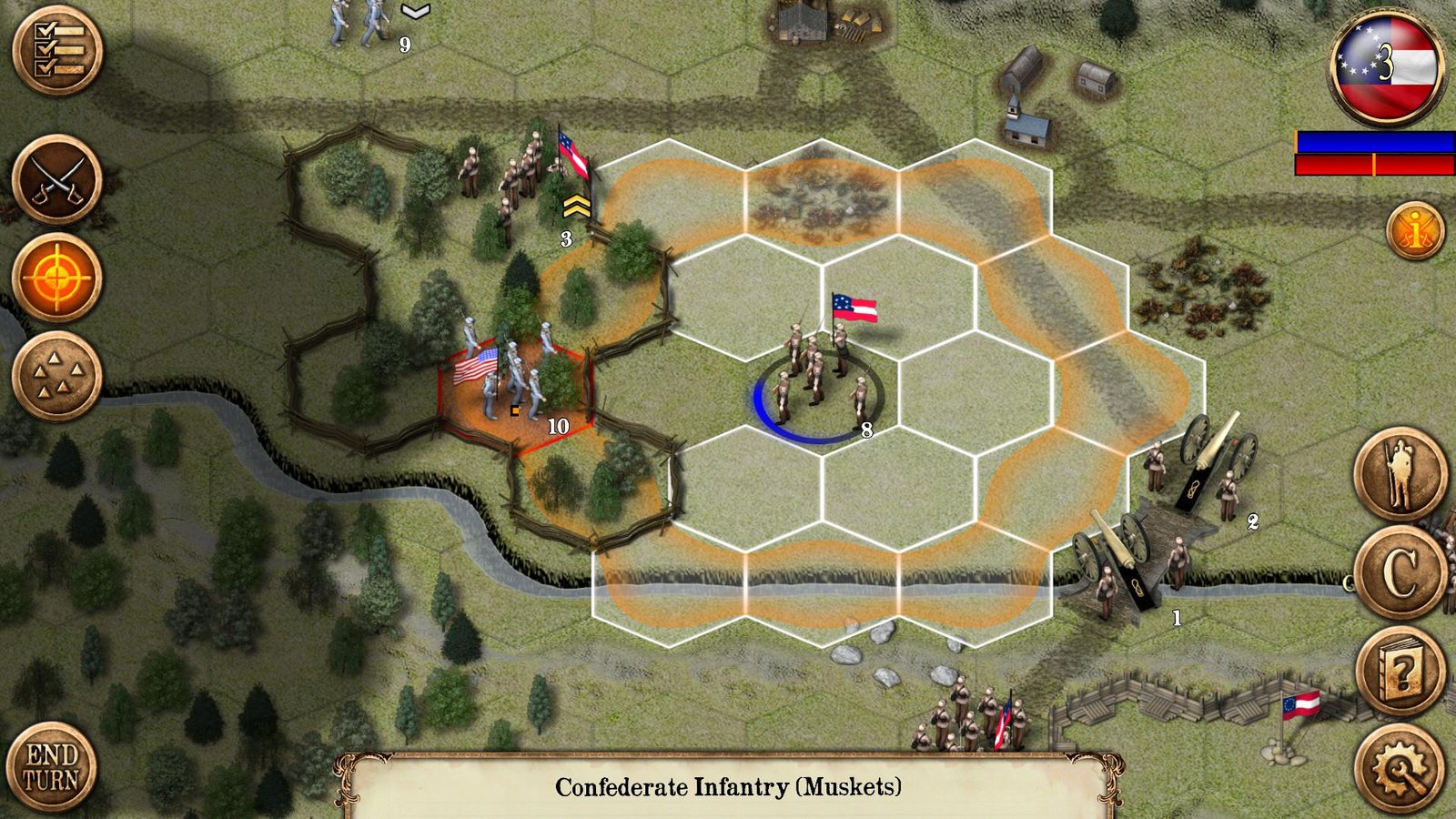Click the Confederate Infantry (Muskets) banner
The width and height of the screenshot is (1456, 819).
pyautogui.click(x=728, y=784)
